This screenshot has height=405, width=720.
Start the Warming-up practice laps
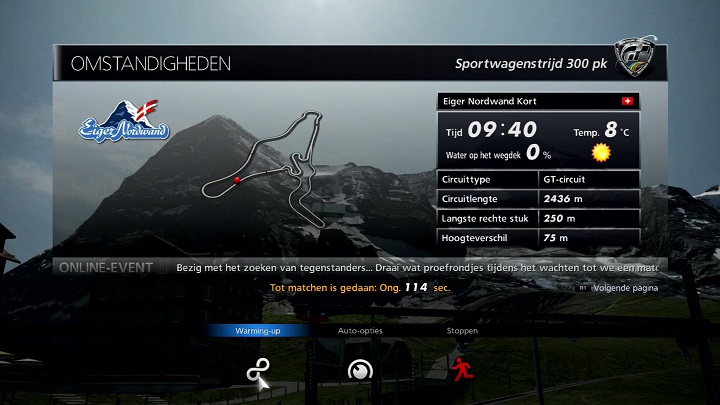(259, 371)
